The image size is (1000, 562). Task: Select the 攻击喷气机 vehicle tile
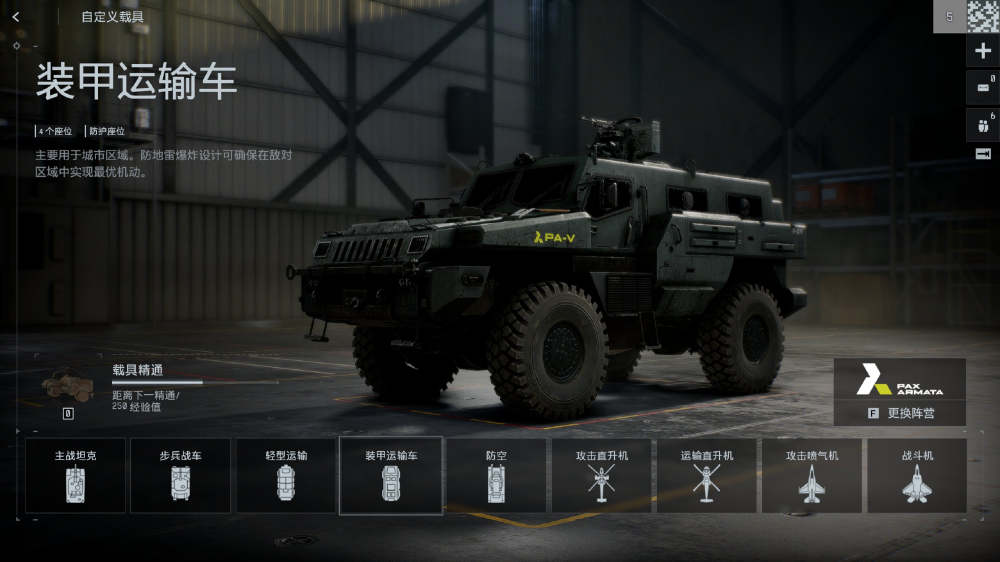pos(811,475)
